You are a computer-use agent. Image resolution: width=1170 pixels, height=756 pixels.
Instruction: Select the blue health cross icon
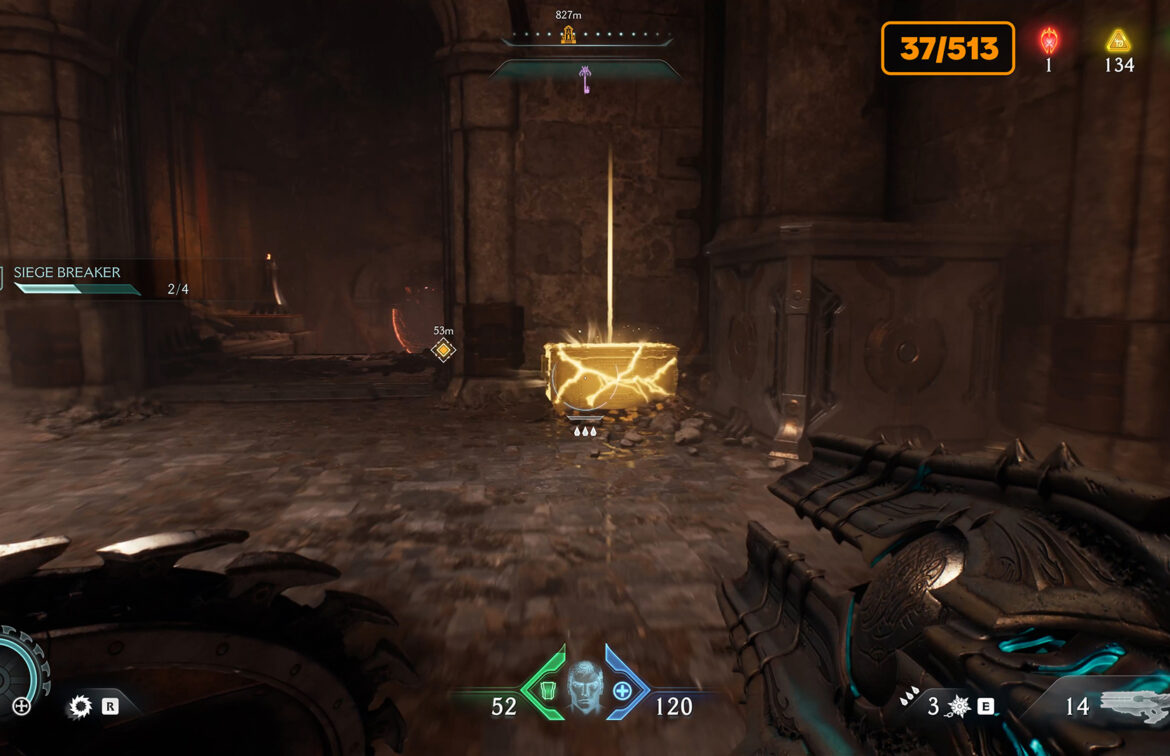[622, 691]
